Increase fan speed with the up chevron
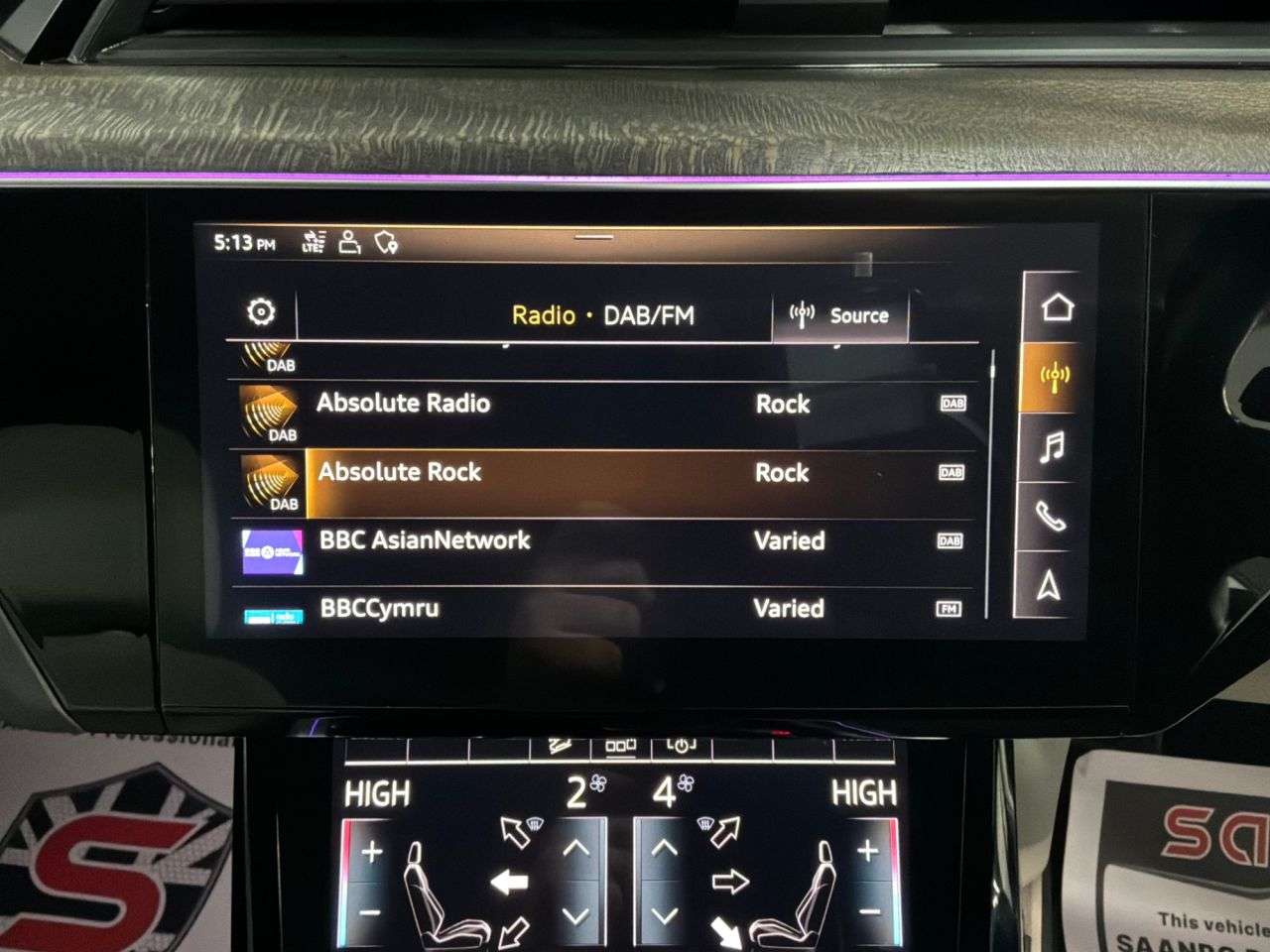Image resolution: width=1270 pixels, height=952 pixels. (x=576, y=849)
